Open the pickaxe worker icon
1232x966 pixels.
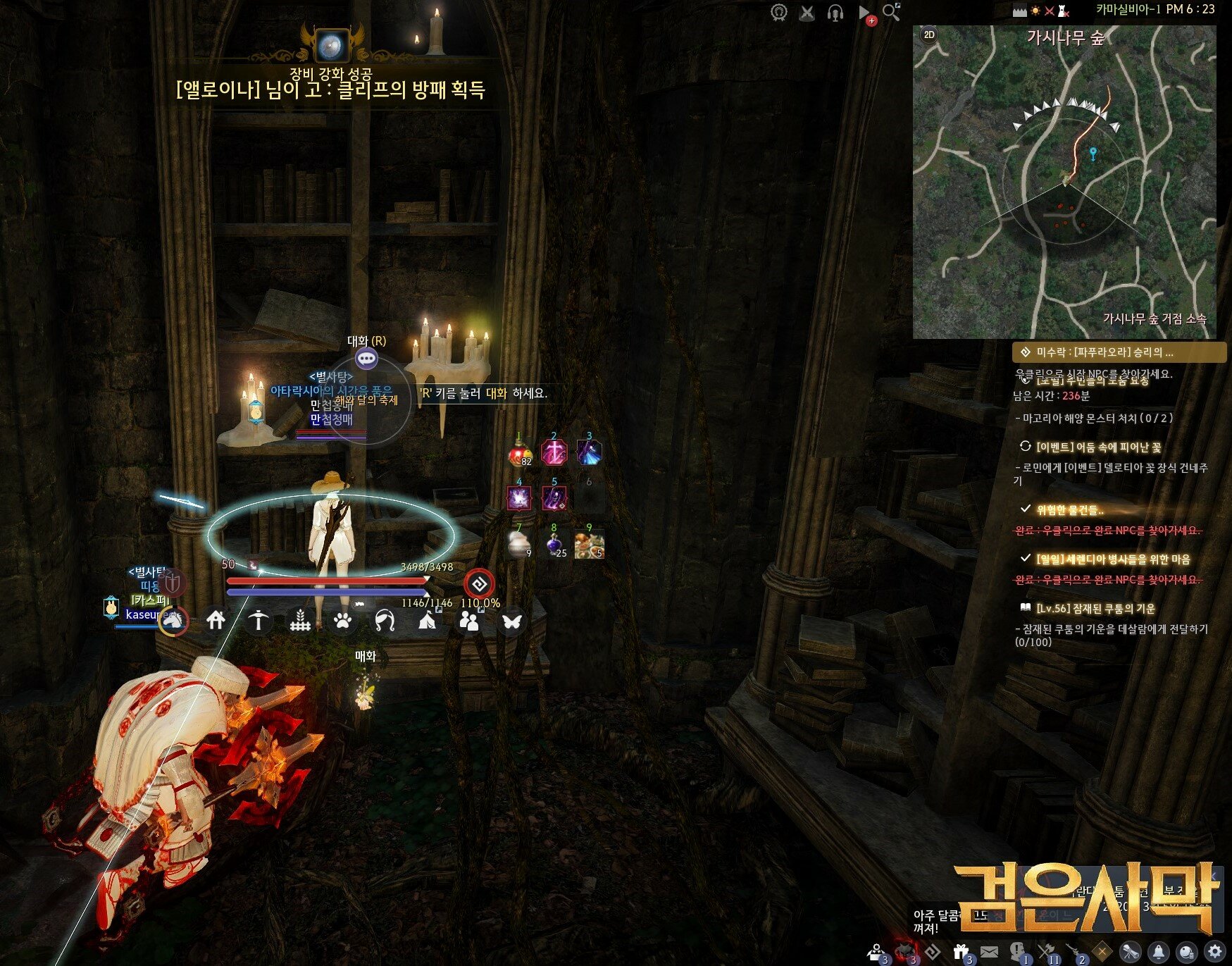(x=259, y=620)
